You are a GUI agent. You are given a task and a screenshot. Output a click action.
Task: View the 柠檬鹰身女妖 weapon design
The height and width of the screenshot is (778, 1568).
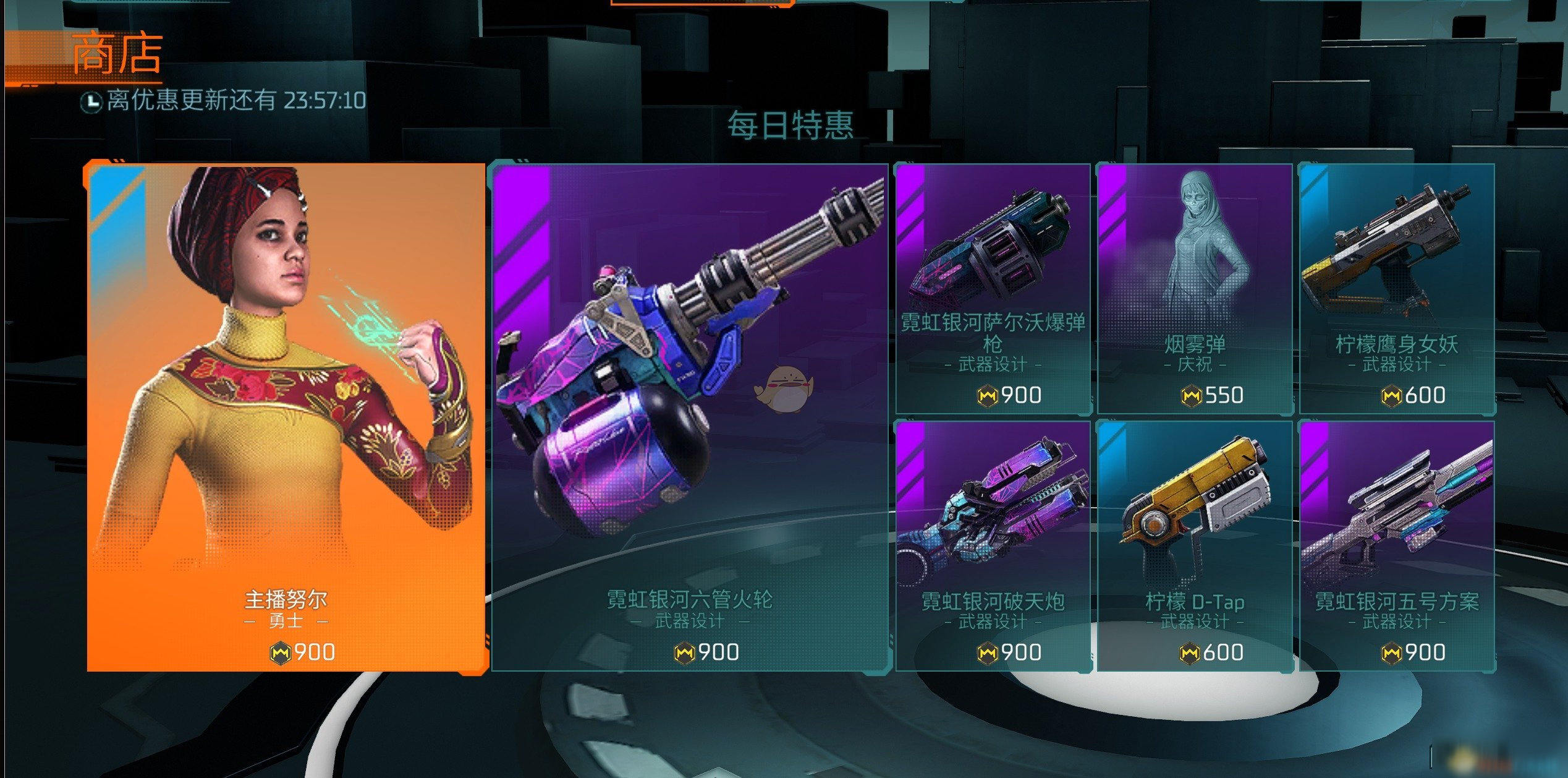[1396, 288]
